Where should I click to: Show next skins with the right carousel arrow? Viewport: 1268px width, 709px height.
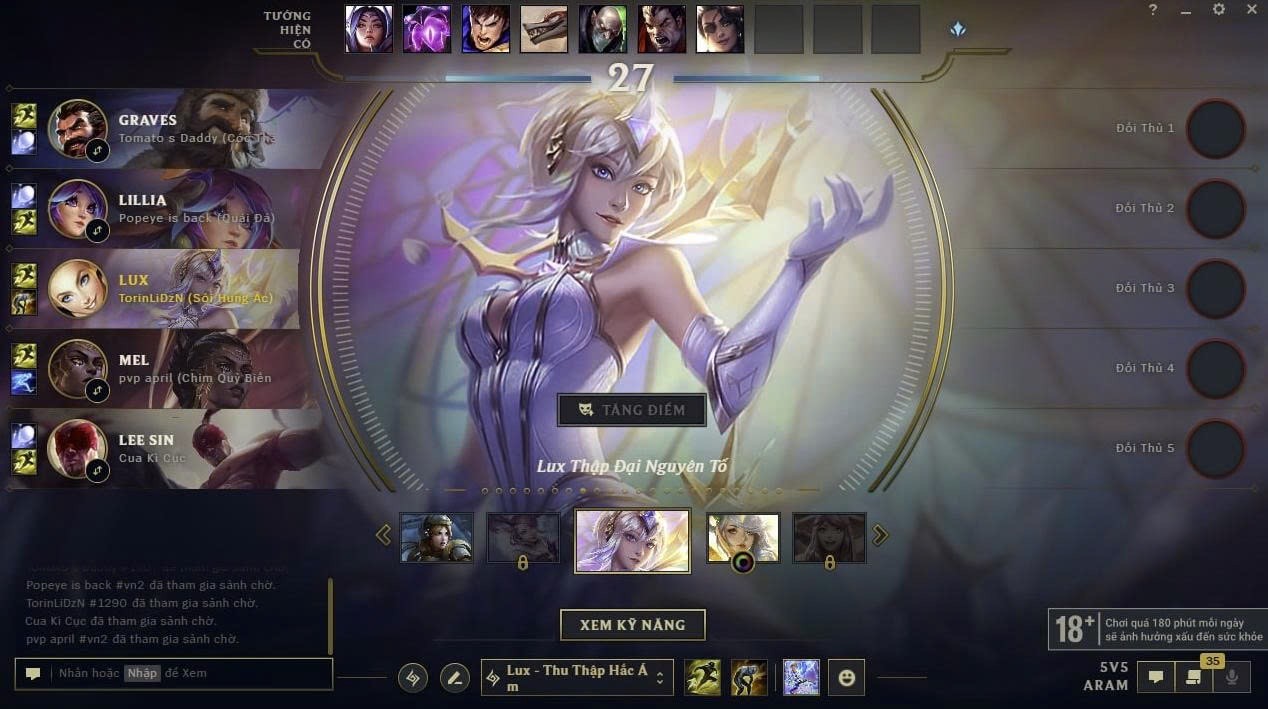880,536
